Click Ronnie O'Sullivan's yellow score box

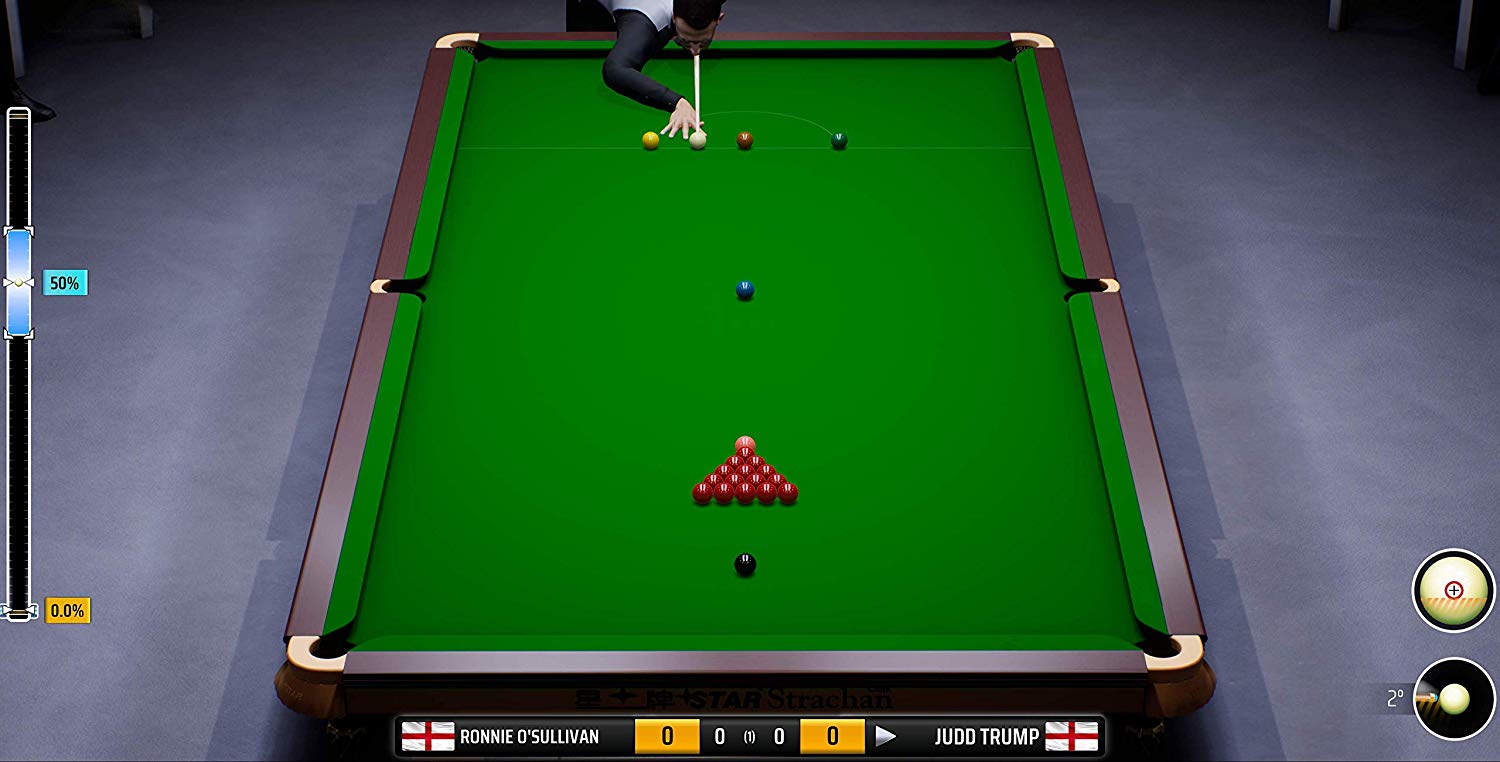666,736
